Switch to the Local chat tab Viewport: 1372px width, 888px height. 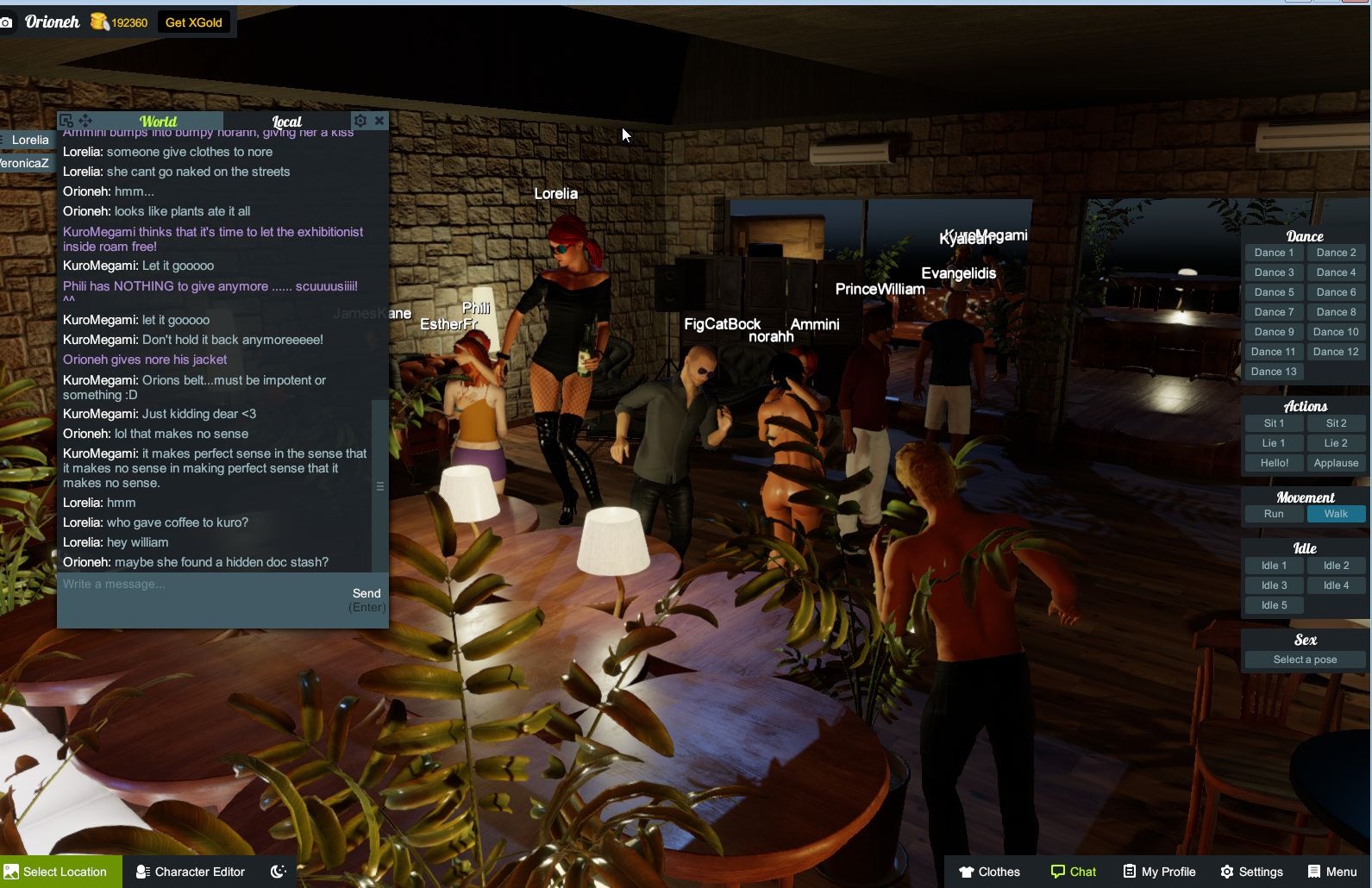[286, 122]
